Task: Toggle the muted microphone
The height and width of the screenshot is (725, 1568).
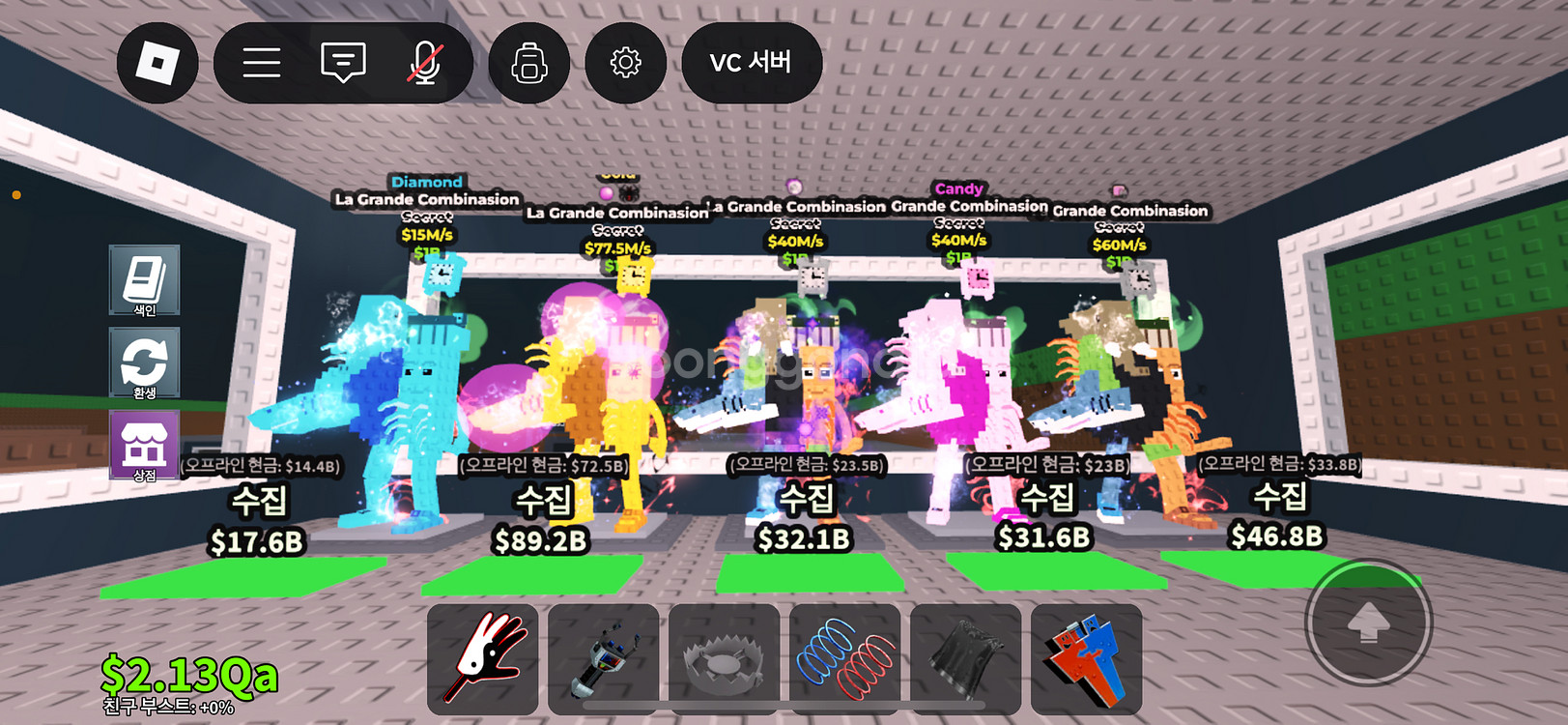Action: [424, 63]
